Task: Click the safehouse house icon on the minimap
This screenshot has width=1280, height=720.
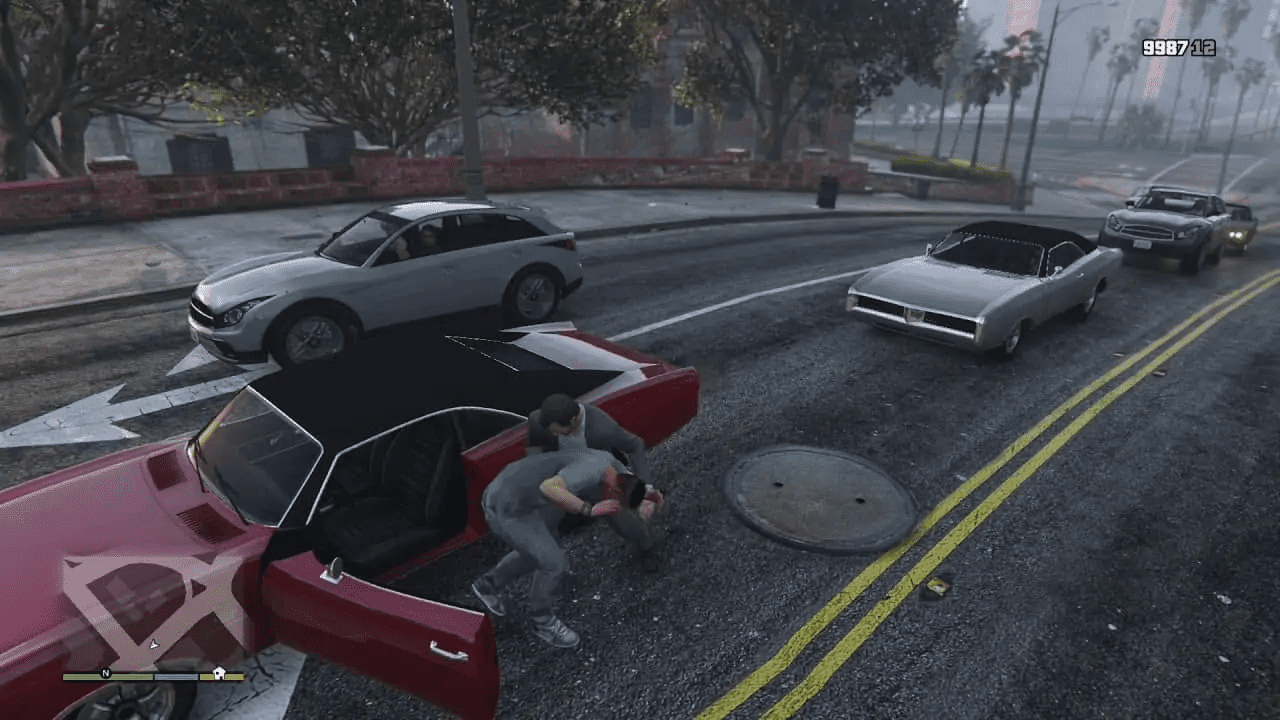Action: (x=217, y=673)
